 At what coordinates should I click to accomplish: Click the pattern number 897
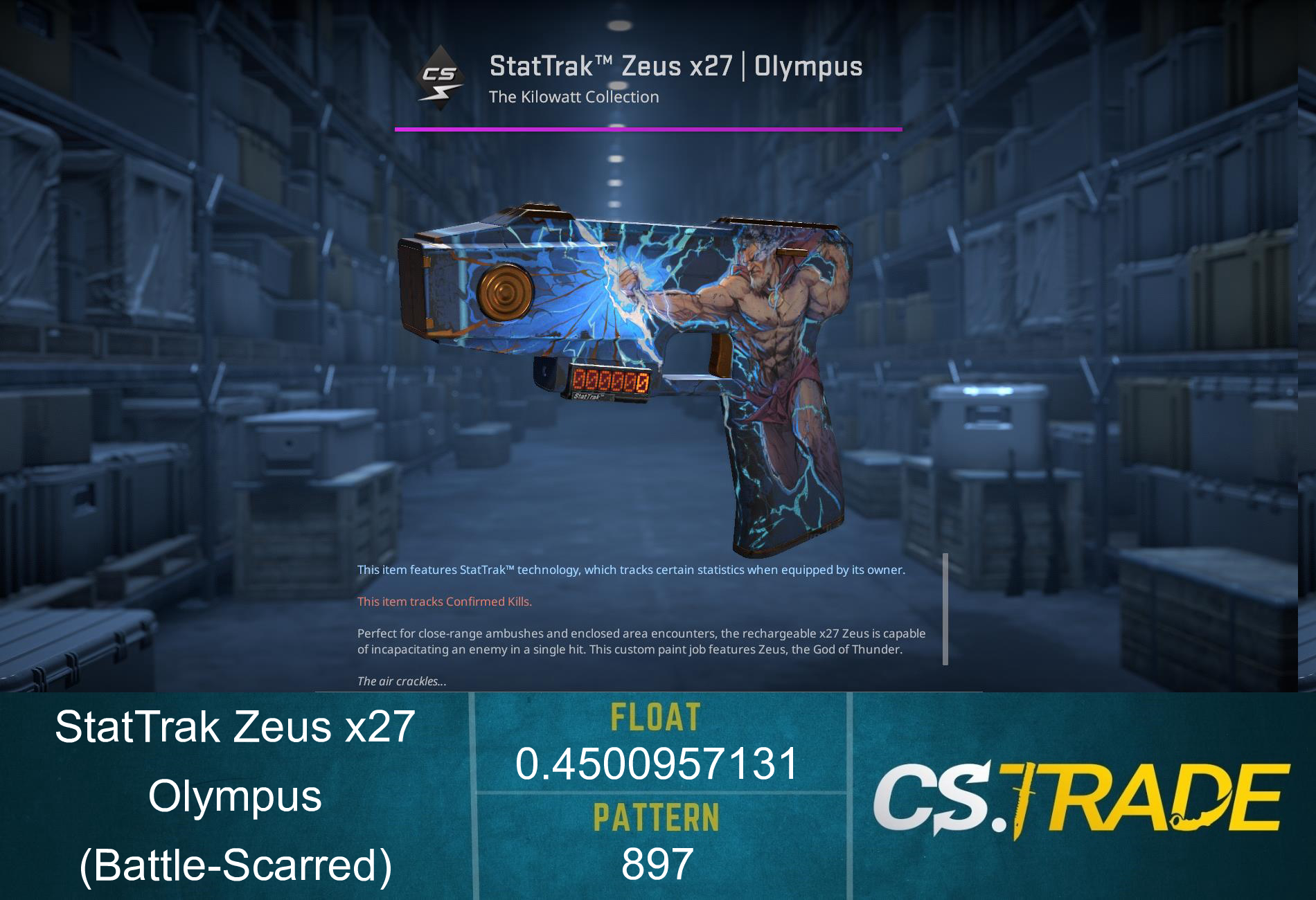point(656,863)
